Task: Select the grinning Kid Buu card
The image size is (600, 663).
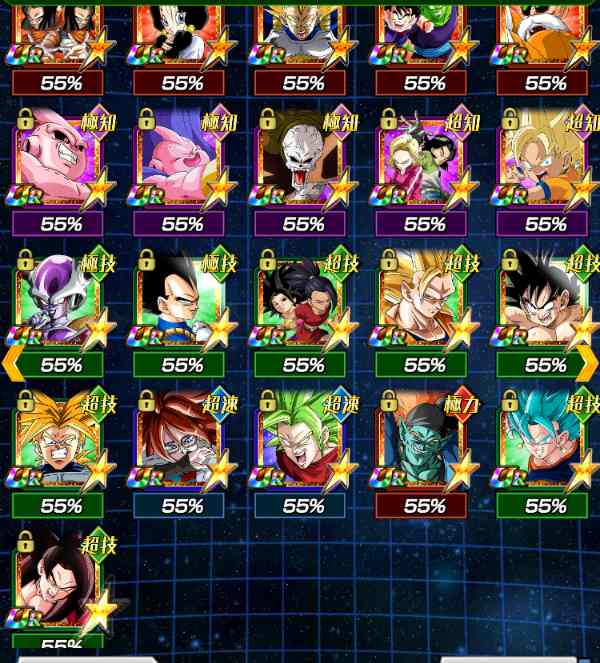Action: point(60,160)
